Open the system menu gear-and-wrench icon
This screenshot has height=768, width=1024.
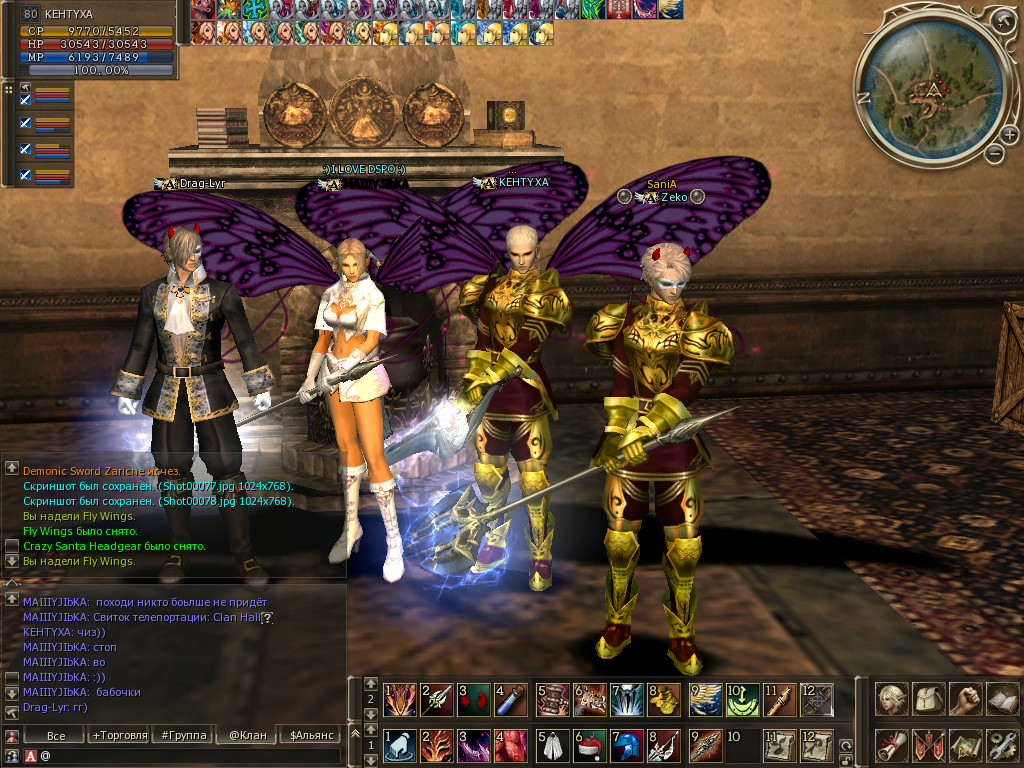coord(1001,745)
